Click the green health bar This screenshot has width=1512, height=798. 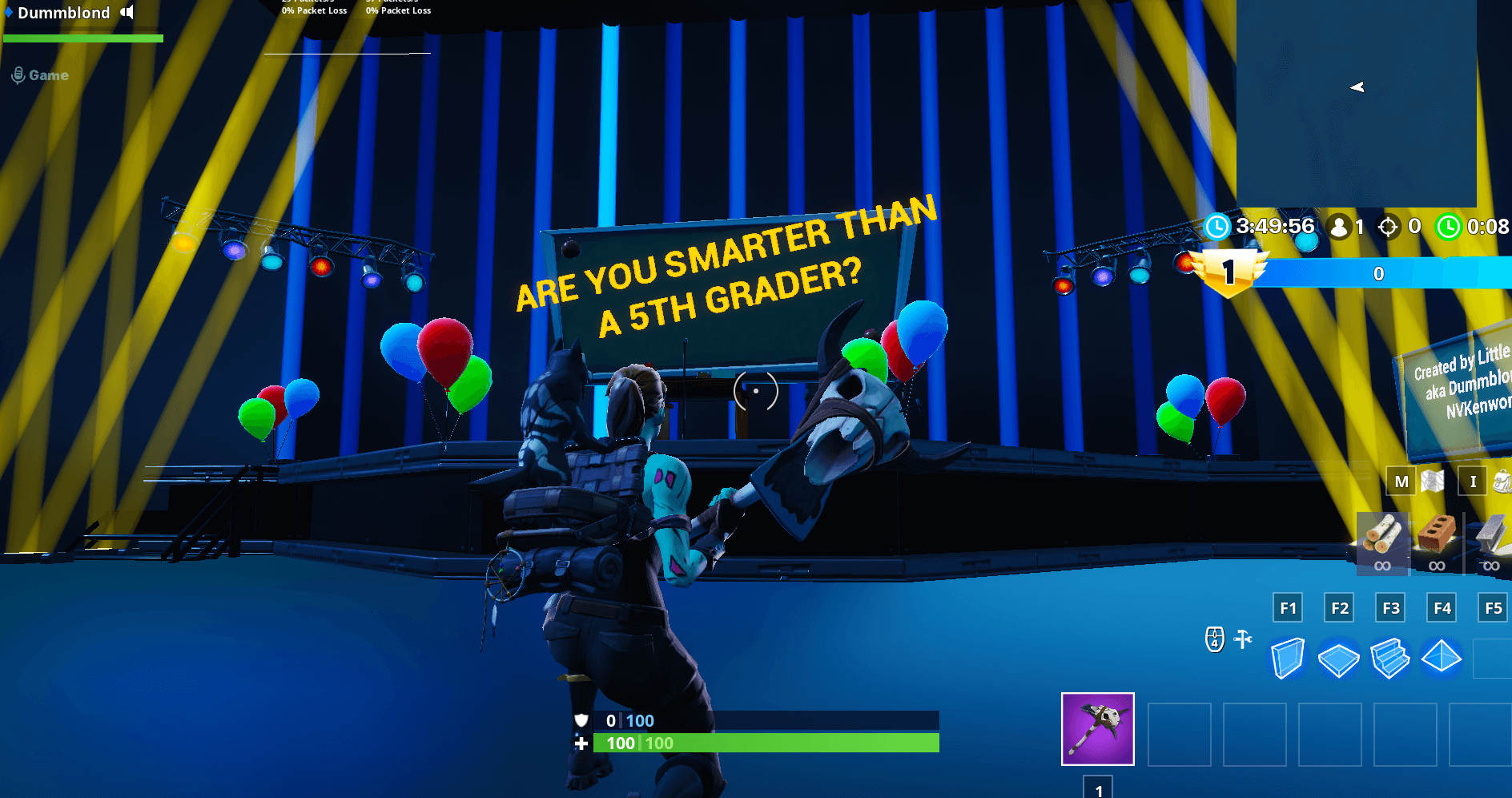[x=761, y=743]
